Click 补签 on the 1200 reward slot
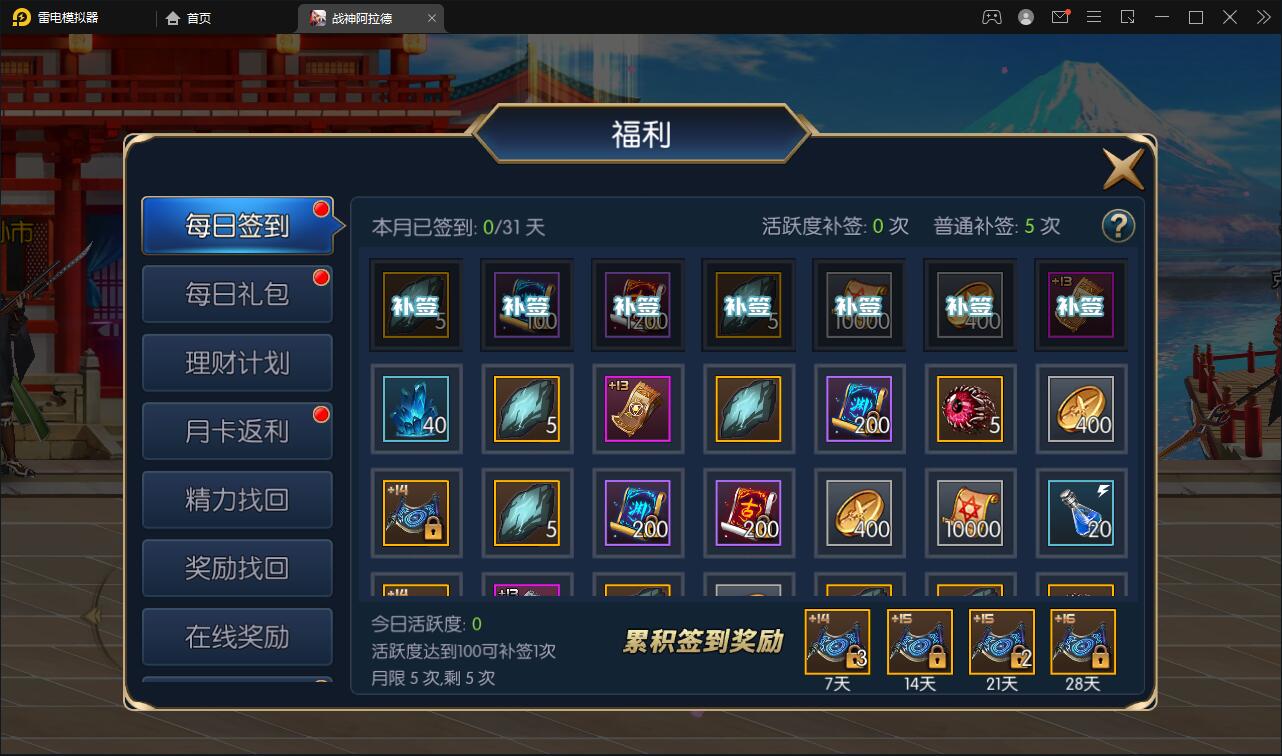The image size is (1282, 756). pos(638,303)
